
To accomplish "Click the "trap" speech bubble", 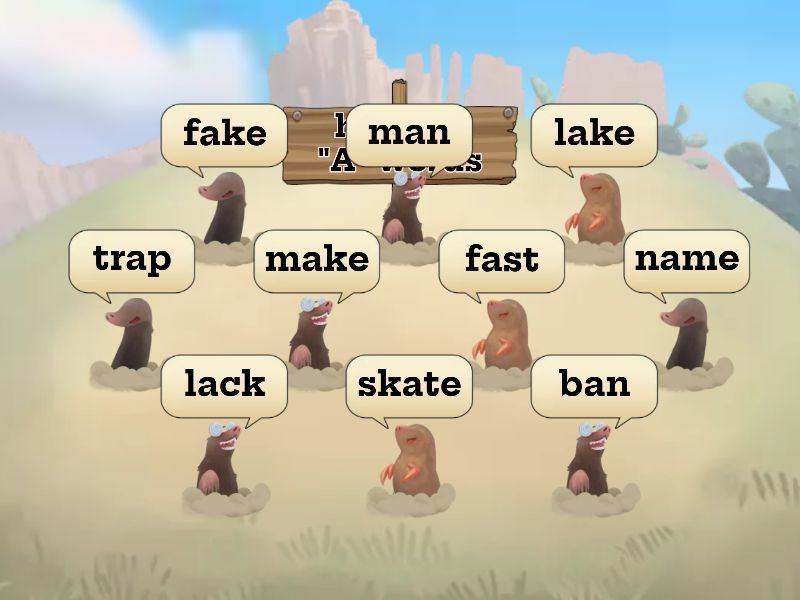I will click(131, 260).
